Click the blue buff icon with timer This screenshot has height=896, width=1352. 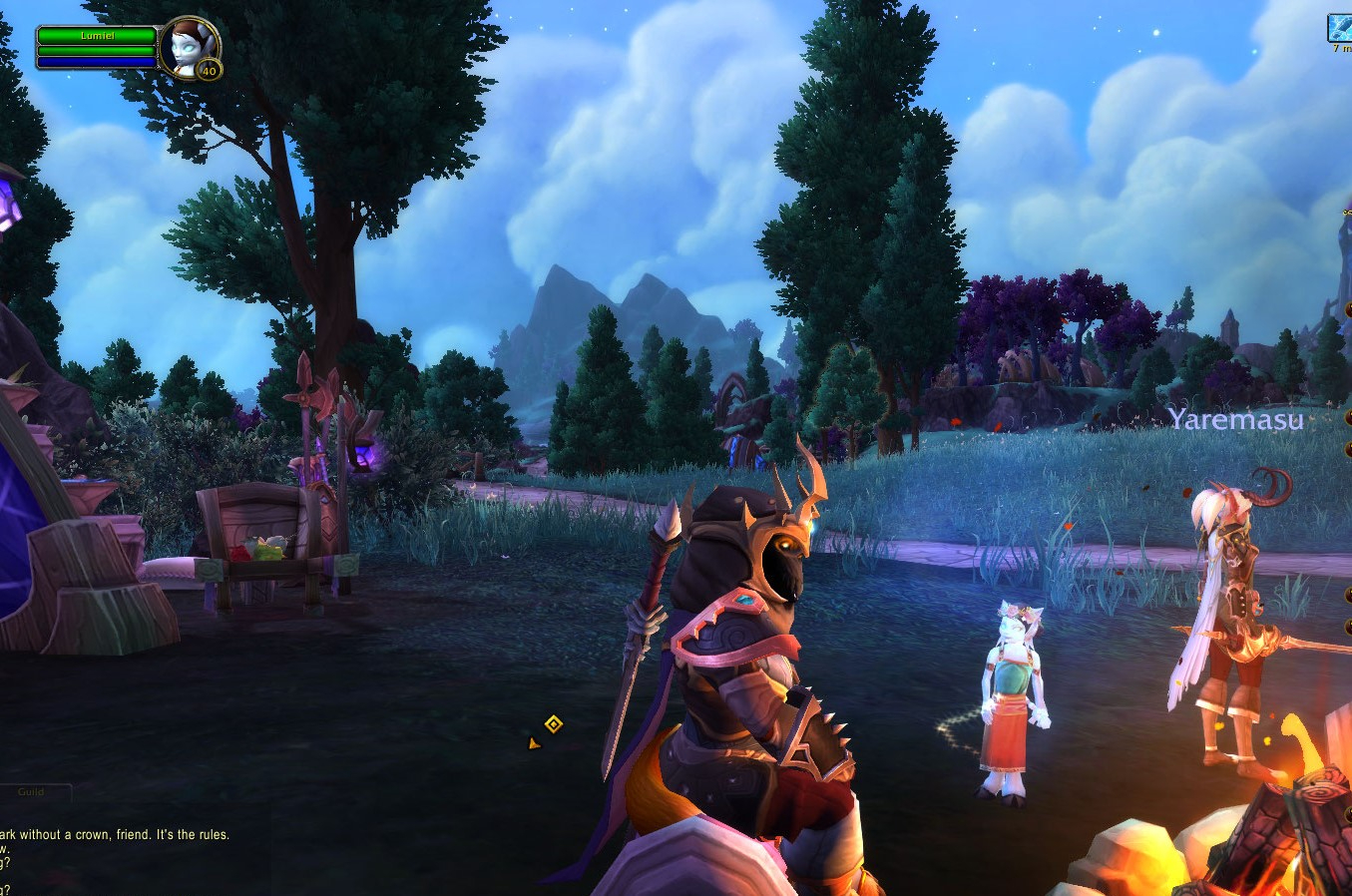tap(1340, 27)
